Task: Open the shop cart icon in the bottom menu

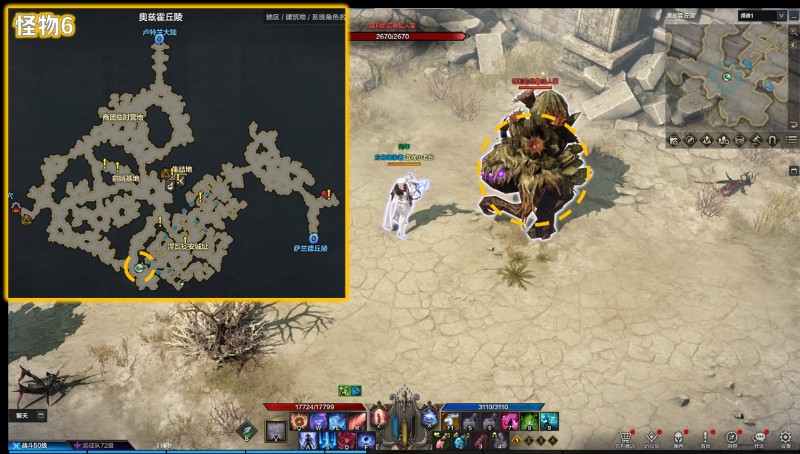Action: click(x=625, y=436)
